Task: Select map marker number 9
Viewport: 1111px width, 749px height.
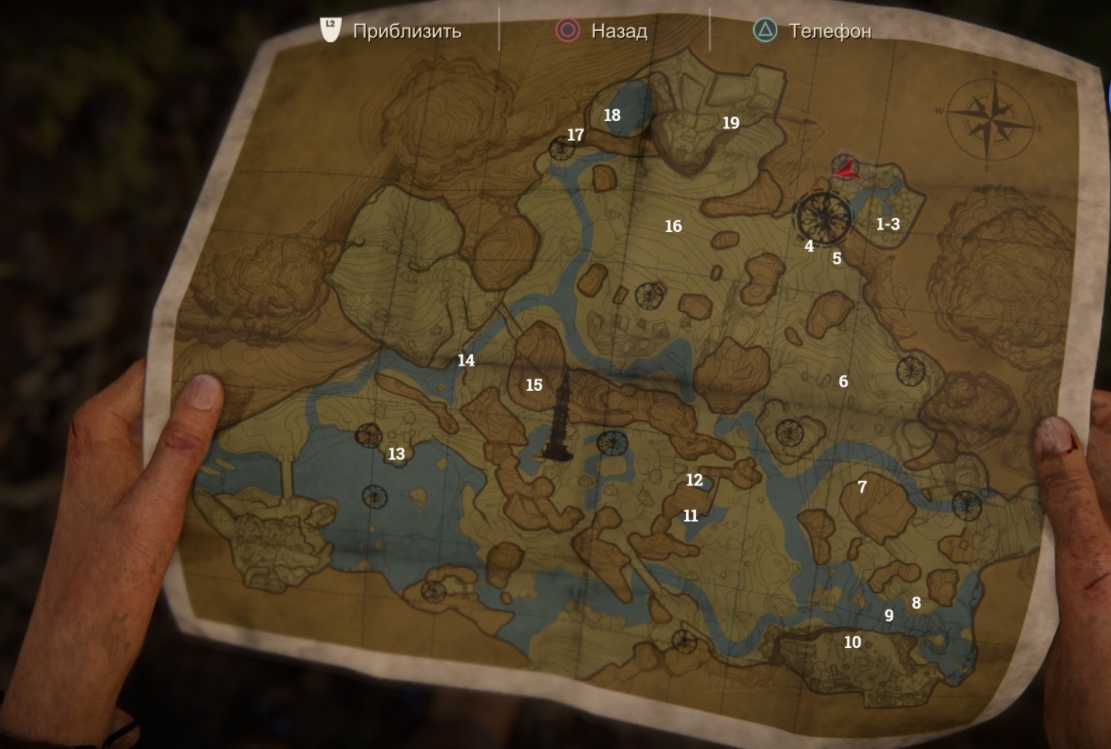Action: pyautogui.click(x=889, y=616)
